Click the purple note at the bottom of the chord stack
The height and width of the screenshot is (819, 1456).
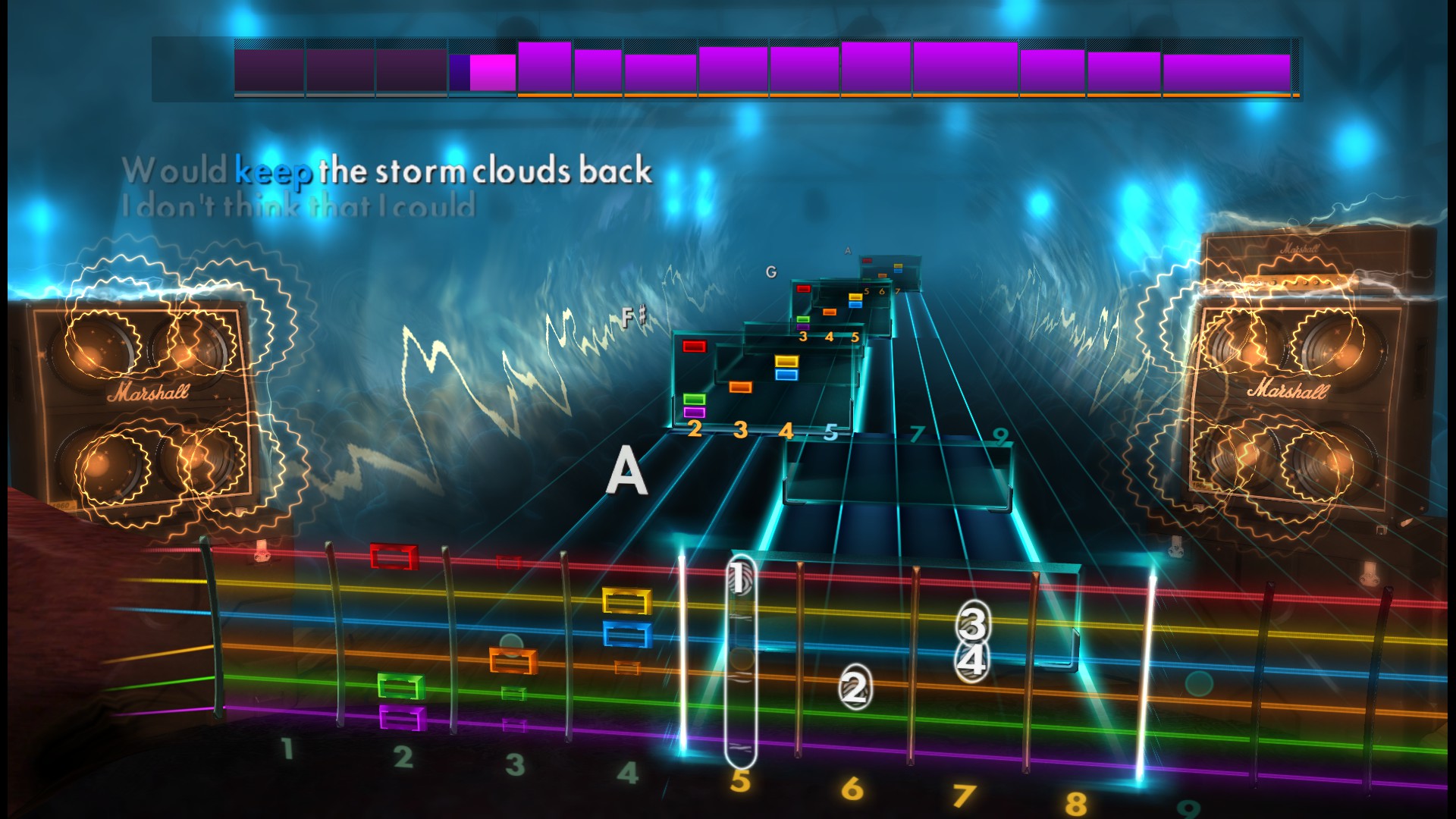coord(695,412)
